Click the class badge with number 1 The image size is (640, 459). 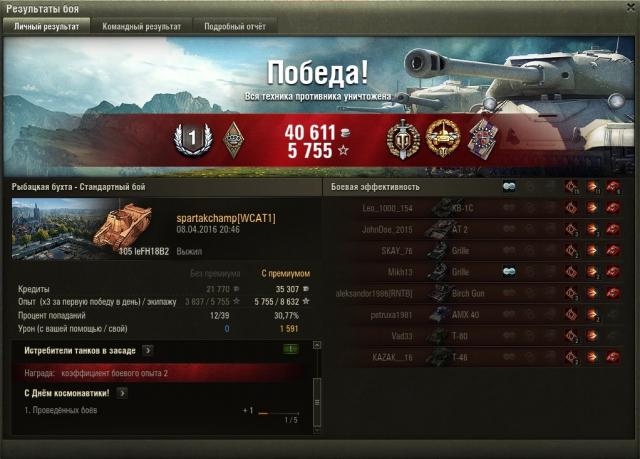tap(188, 138)
